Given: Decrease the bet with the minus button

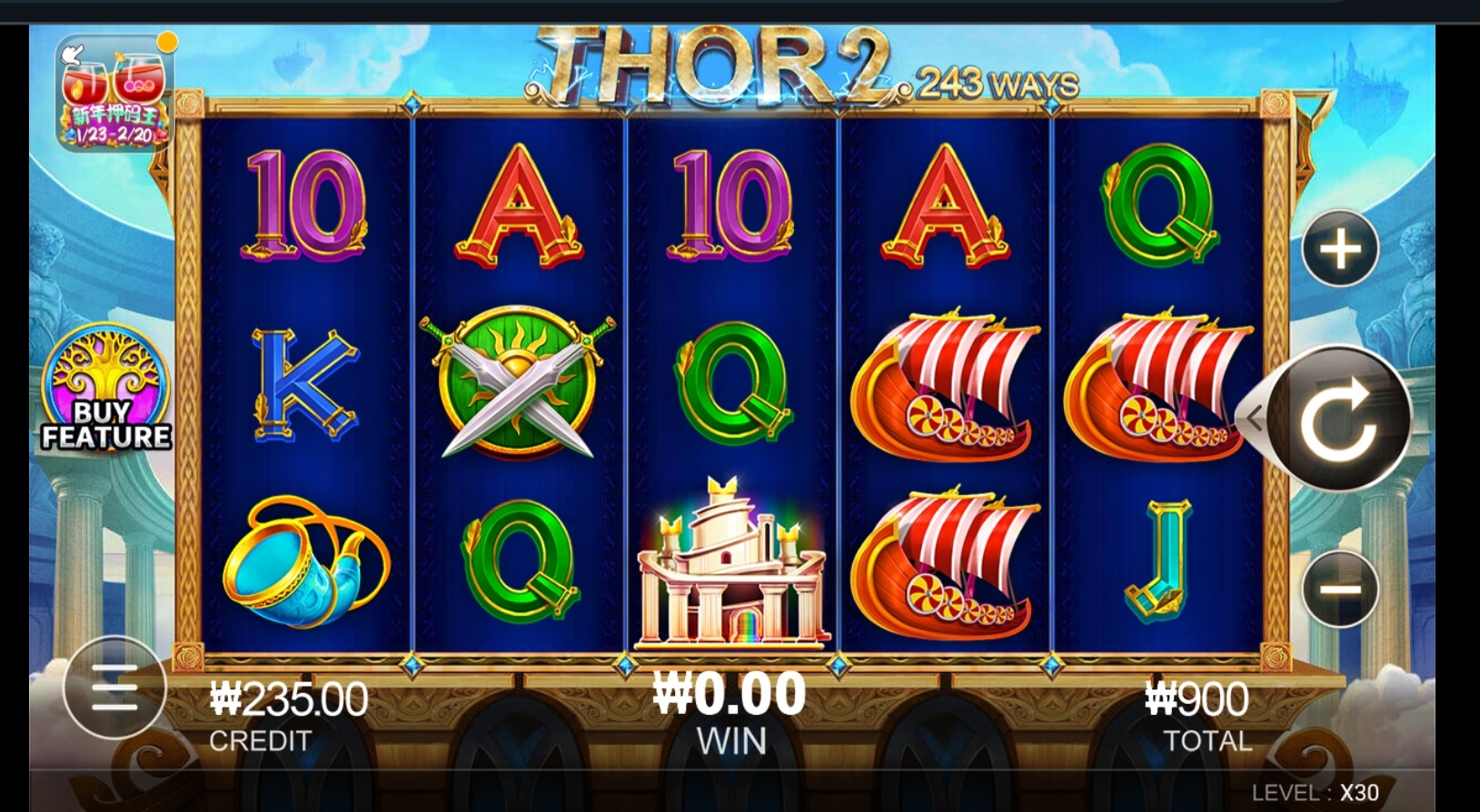Looking at the screenshot, I should (x=1340, y=589).
